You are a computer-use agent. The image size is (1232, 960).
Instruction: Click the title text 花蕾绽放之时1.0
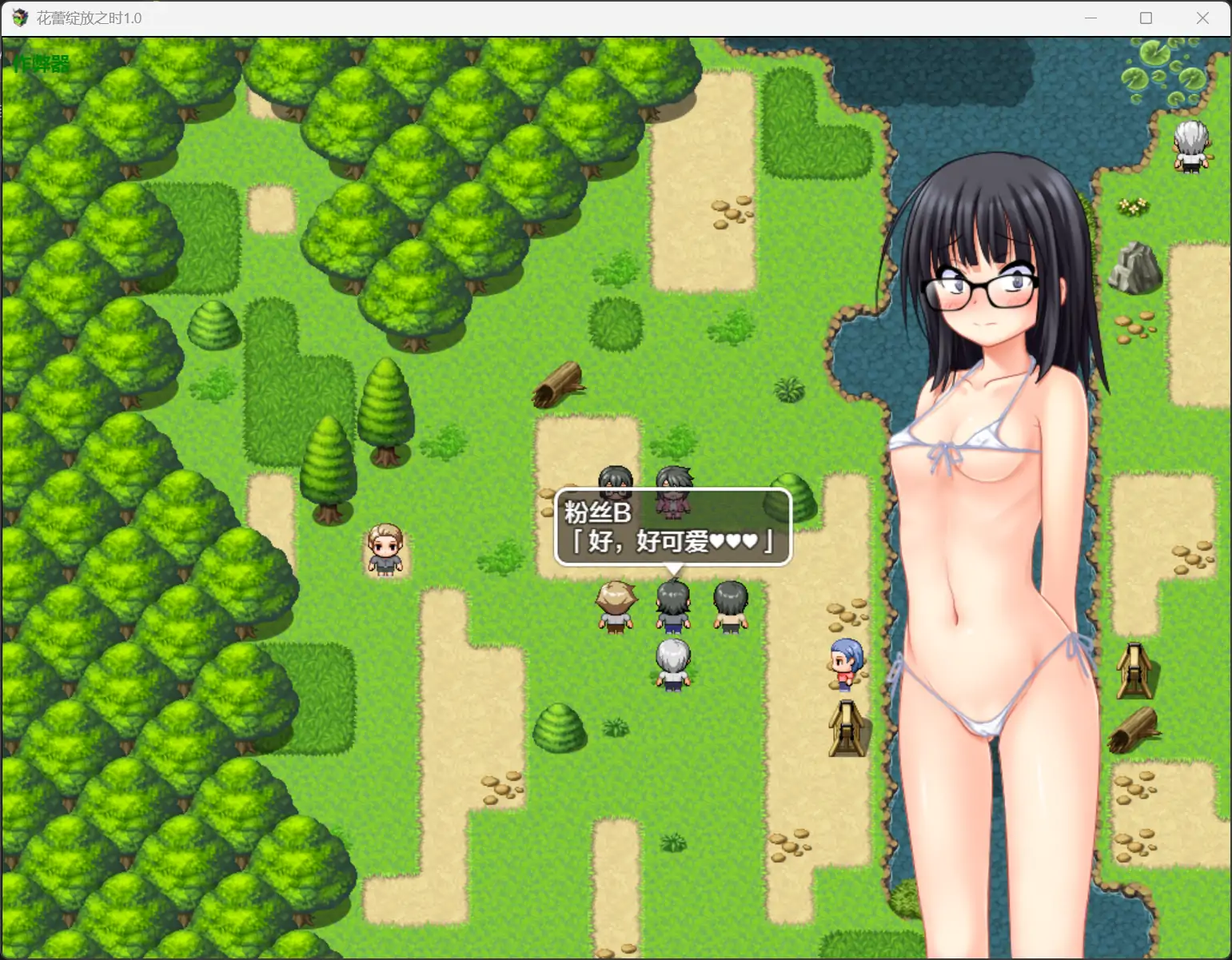point(88,18)
